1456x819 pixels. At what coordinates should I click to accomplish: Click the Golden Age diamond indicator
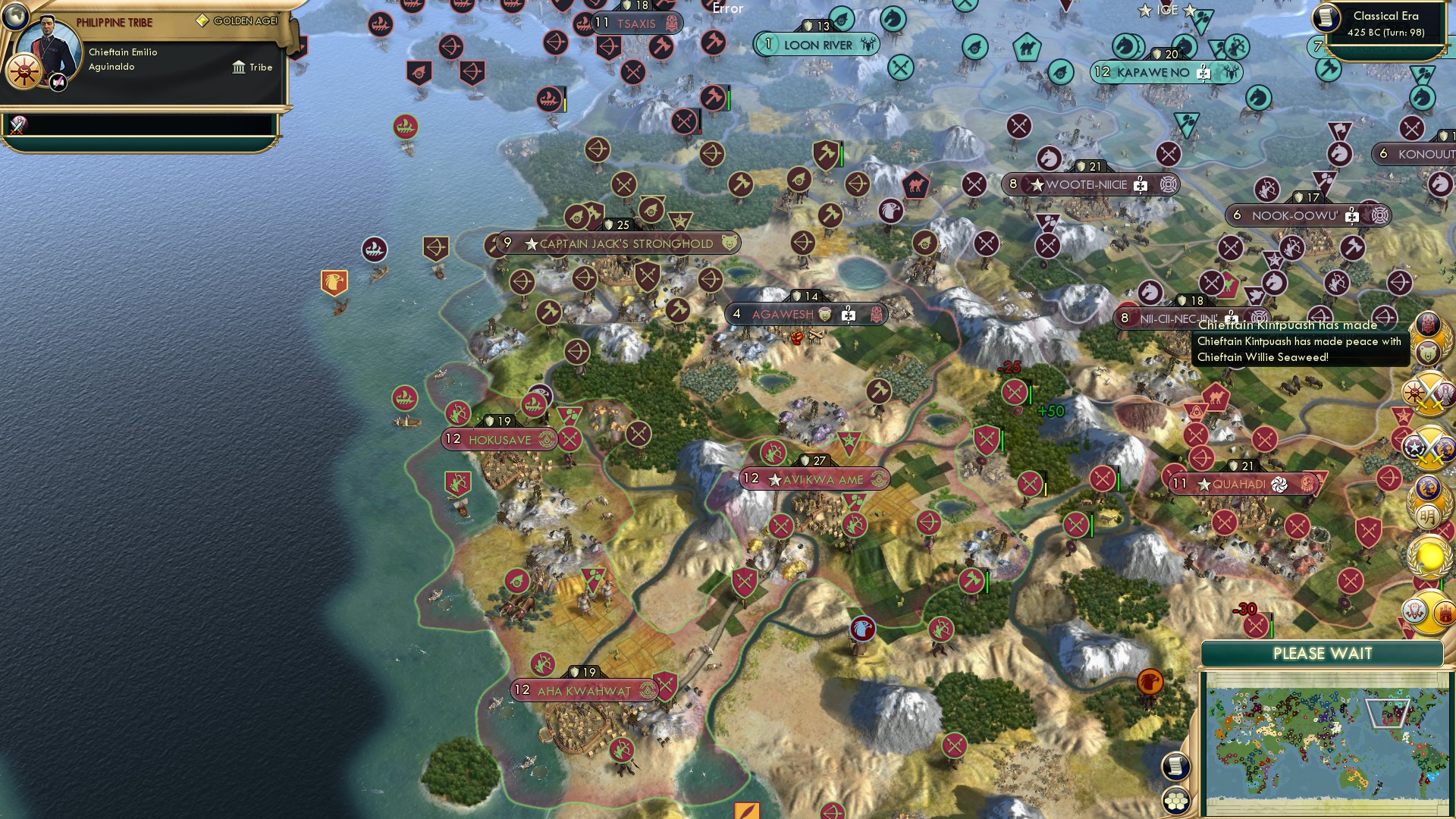point(202,21)
